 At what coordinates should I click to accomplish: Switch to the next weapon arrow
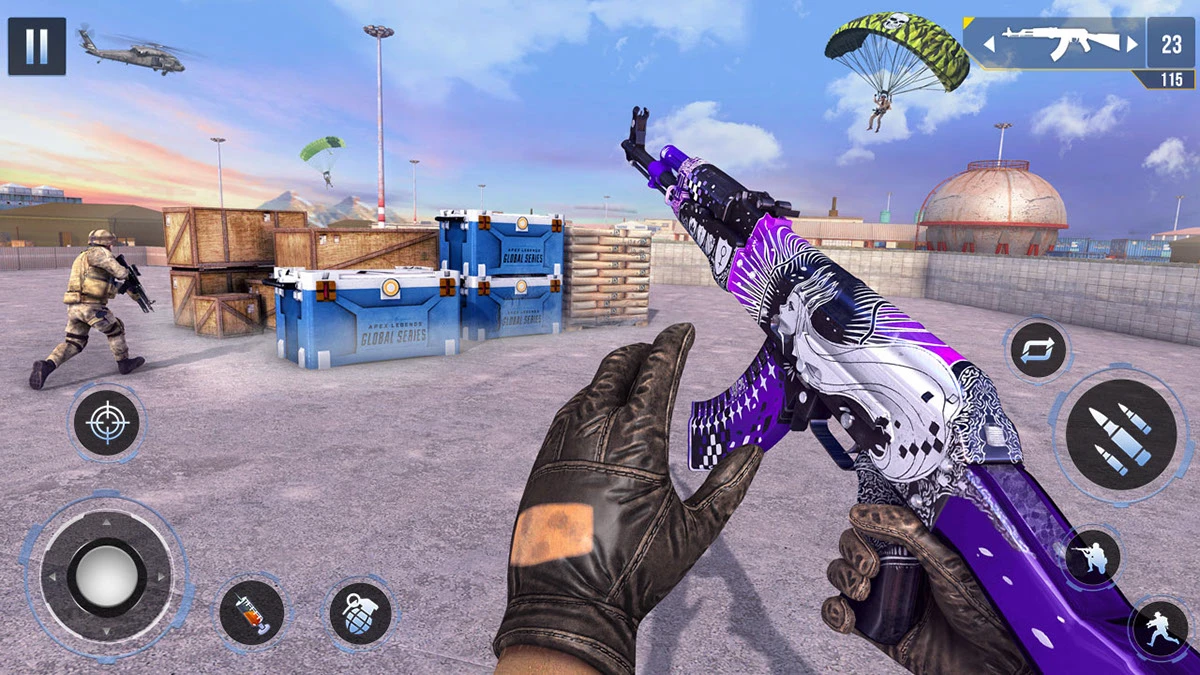pyautogui.click(x=1132, y=44)
